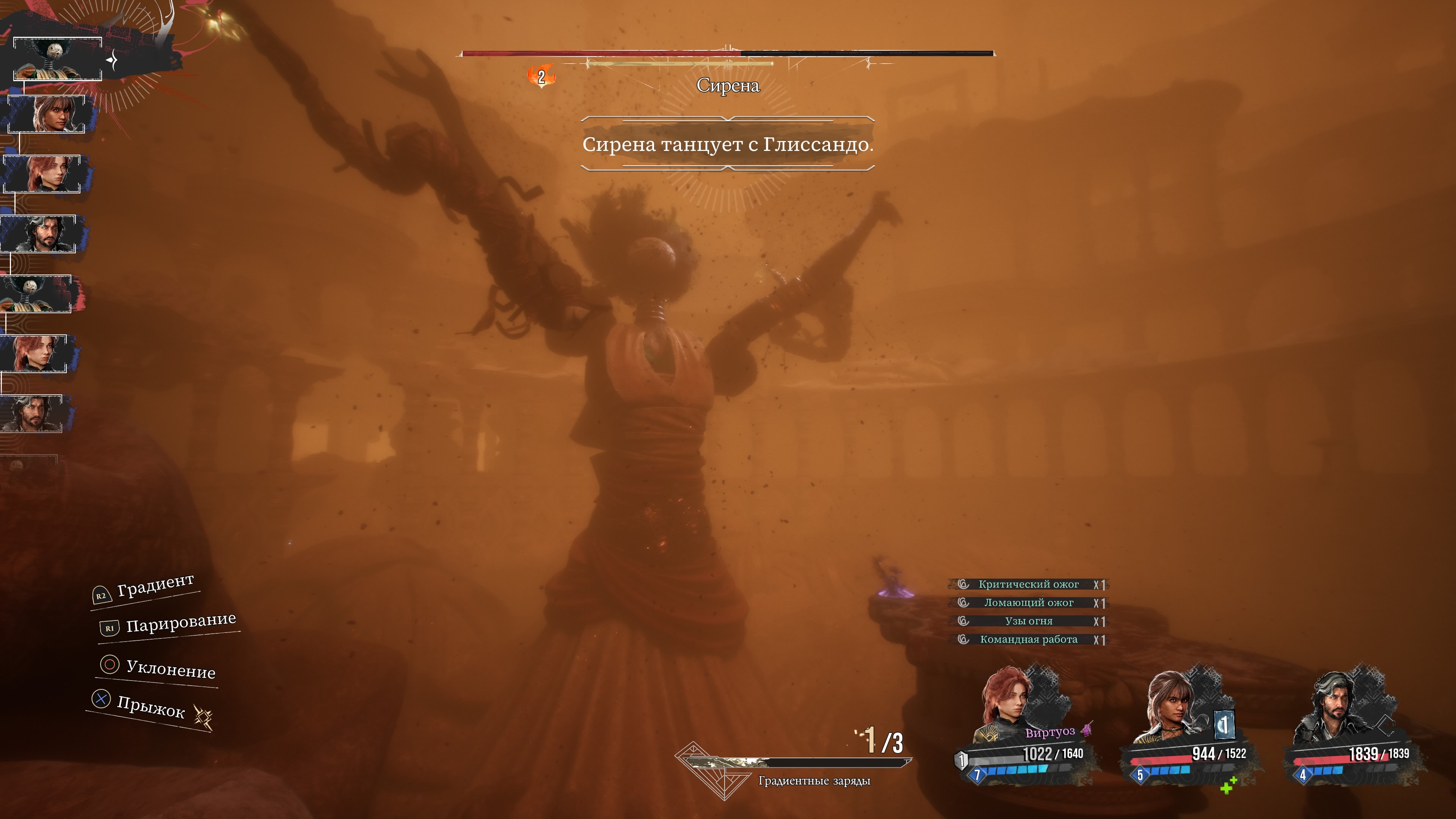Select Lune's portrait in the turn order
1456x819 pixels.
click(47, 114)
